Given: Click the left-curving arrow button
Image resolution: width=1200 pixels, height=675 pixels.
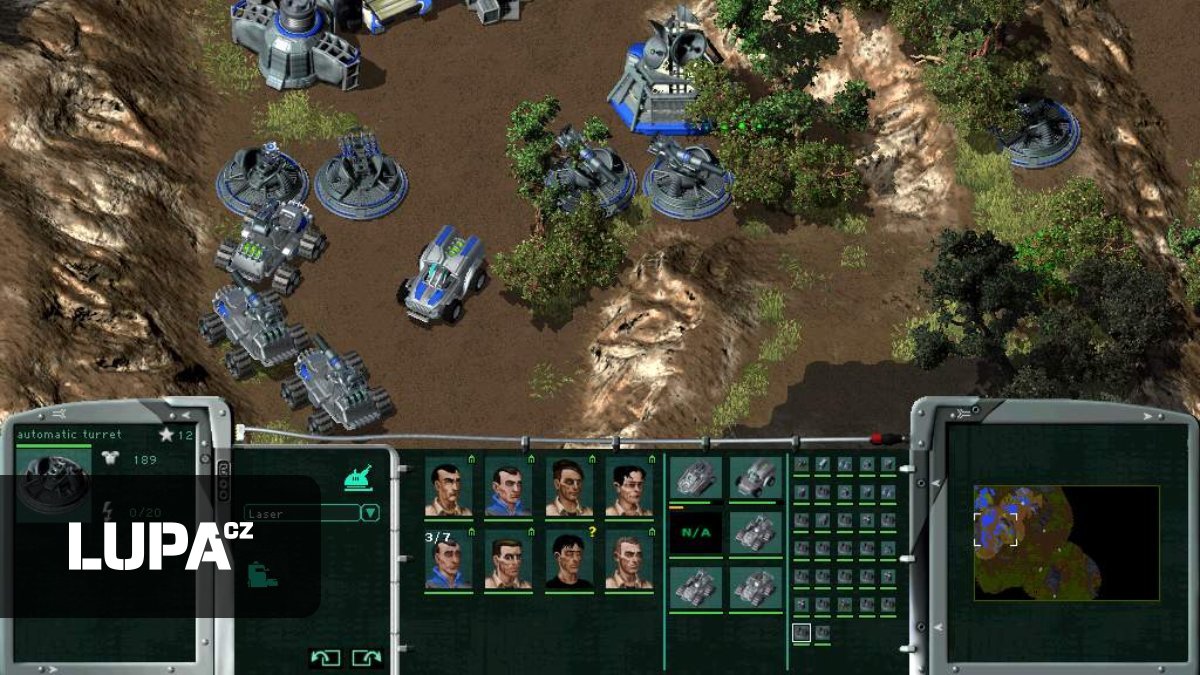Looking at the screenshot, I should click(325, 657).
